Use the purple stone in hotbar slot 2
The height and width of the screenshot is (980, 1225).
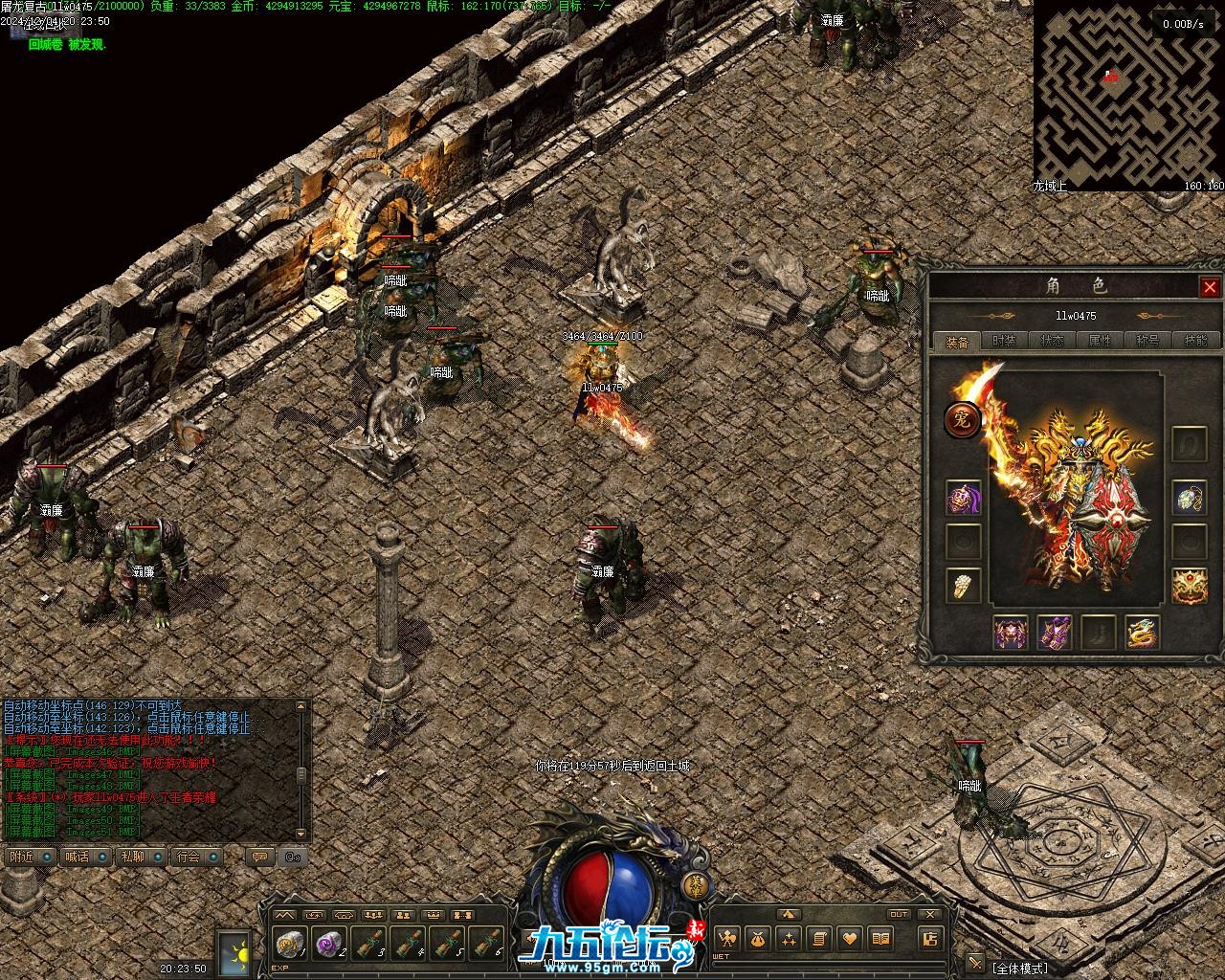pyautogui.click(x=329, y=944)
